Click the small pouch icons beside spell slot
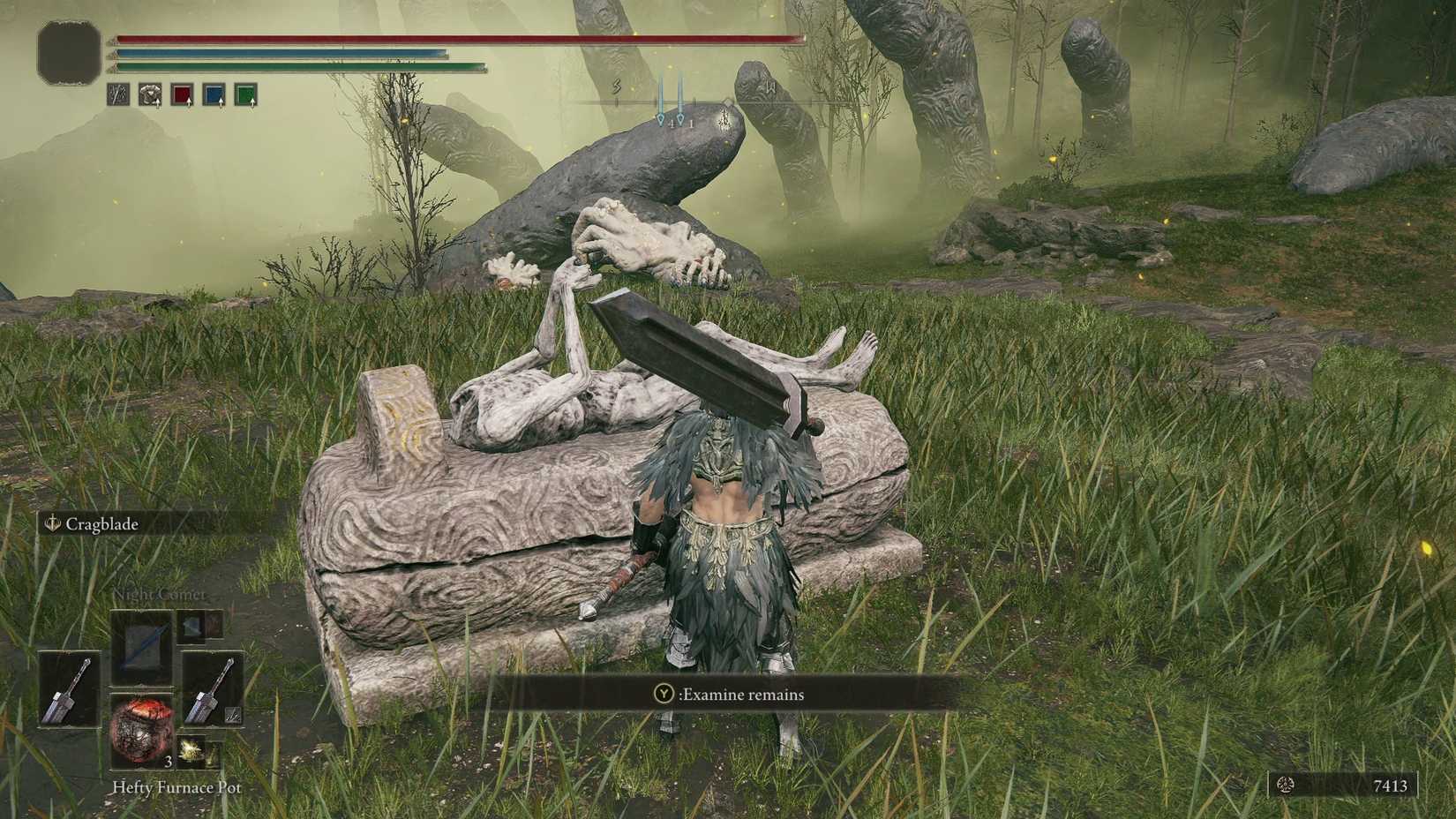The width and height of the screenshot is (1456, 819). pos(201,626)
